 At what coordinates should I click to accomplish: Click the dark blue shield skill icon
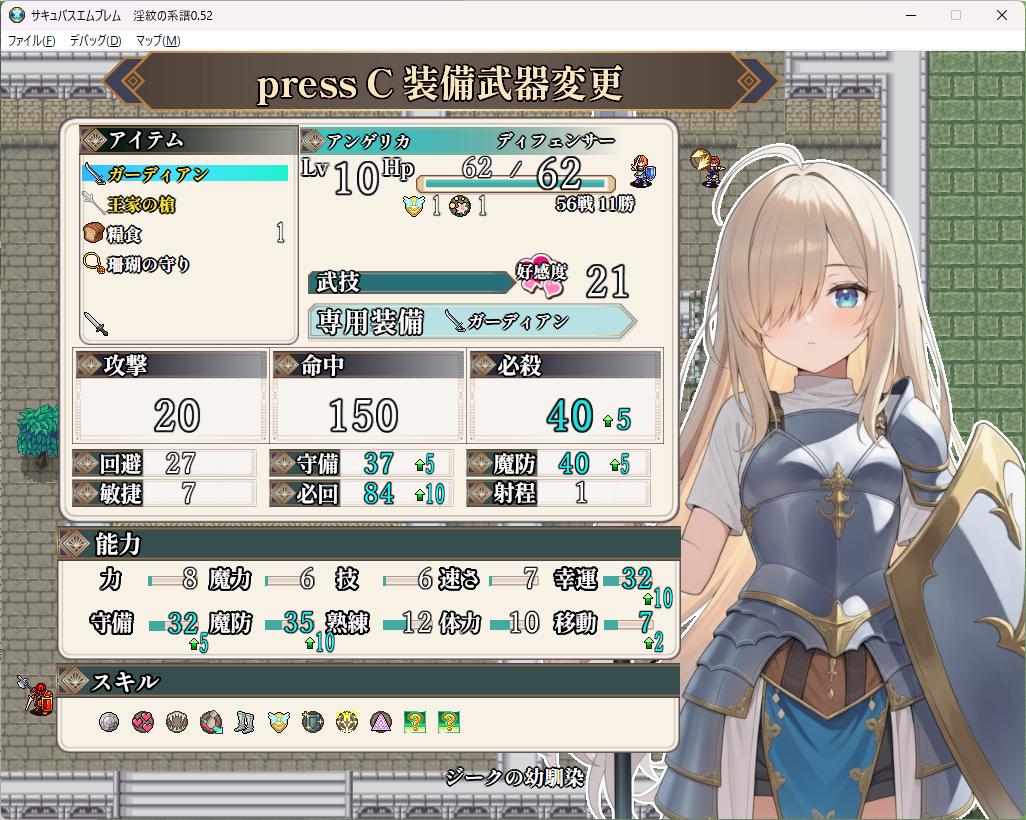[x=313, y=721]
